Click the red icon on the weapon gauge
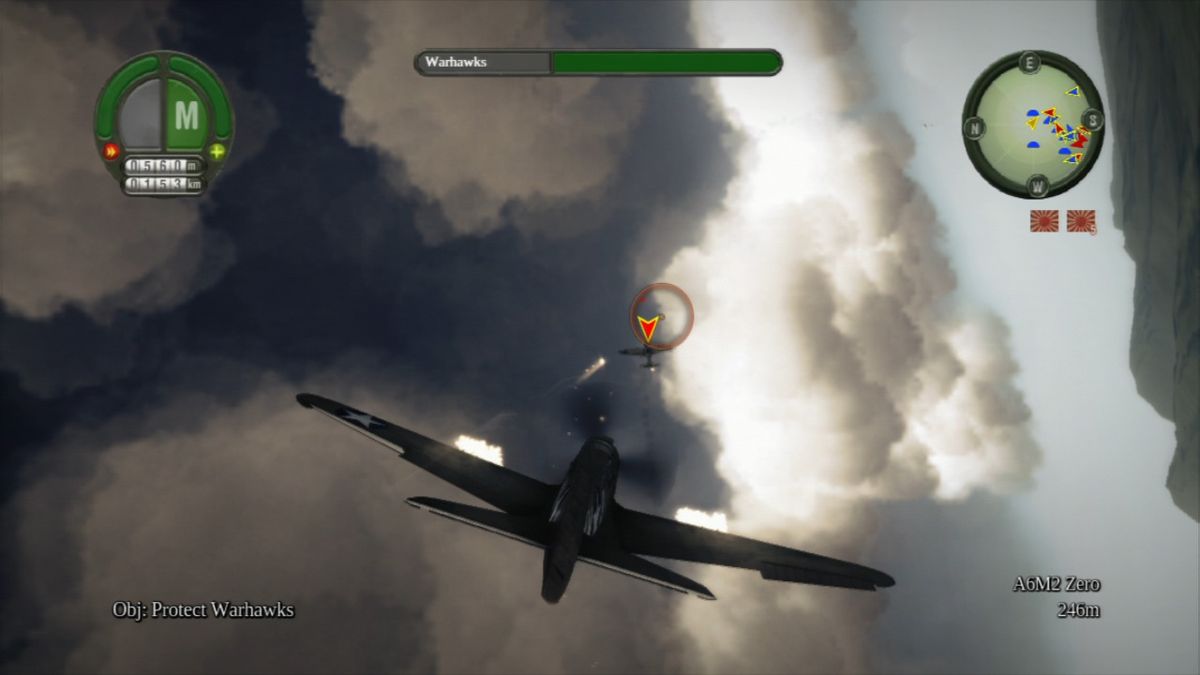Screen dimensions: 1200x675 (x=110, y=152)
